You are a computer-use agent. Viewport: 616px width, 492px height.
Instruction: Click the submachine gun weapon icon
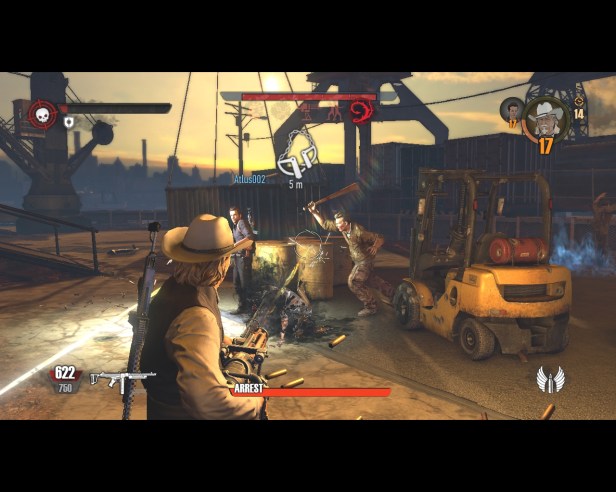click(x=121, y=378)
